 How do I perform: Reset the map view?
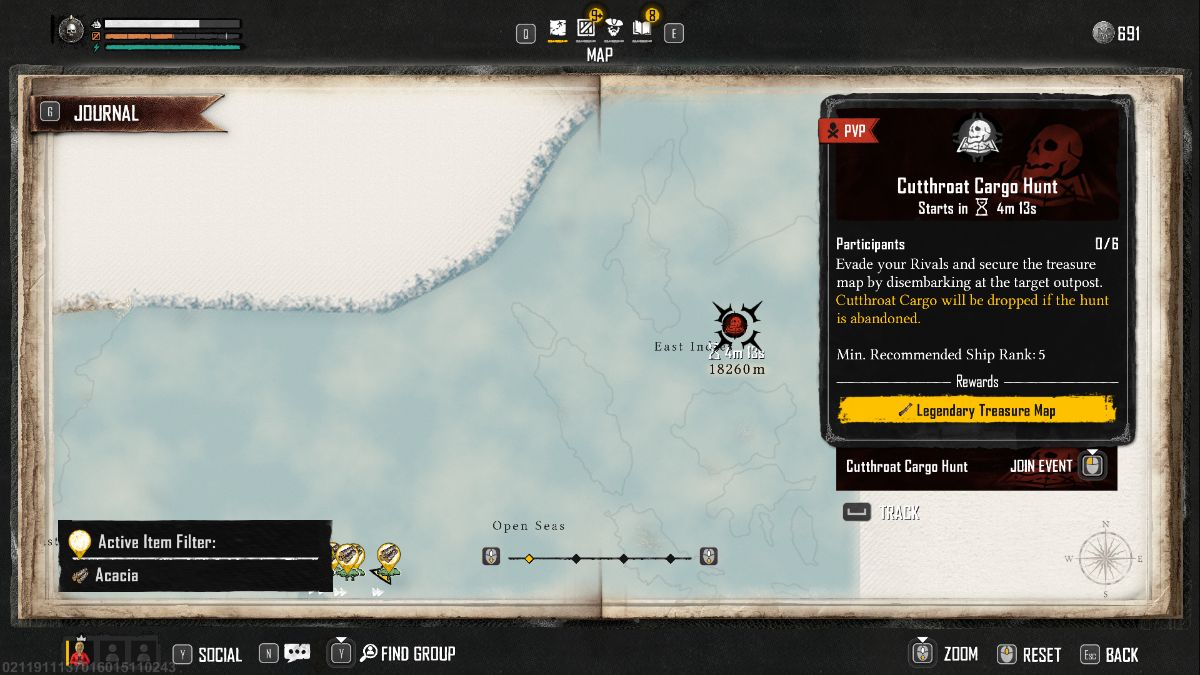click(1040, 655)
